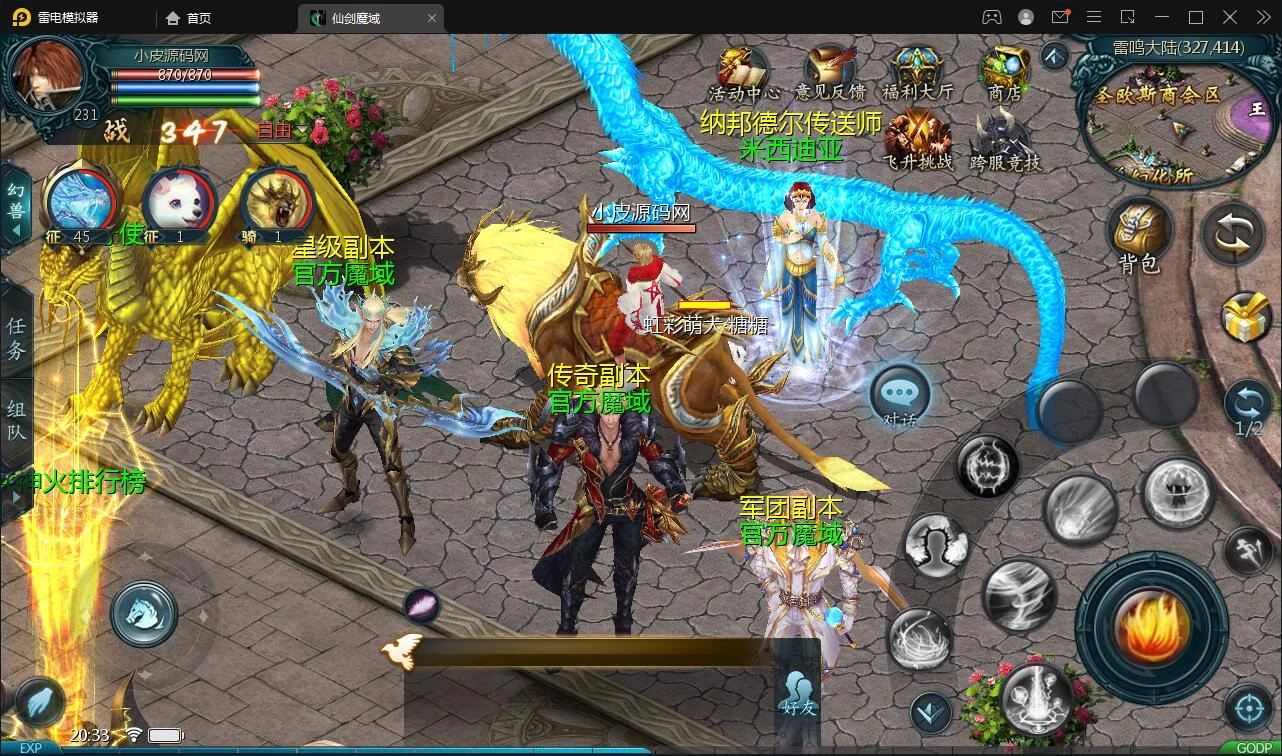Enter the 飞升挑战 challenge

click(x=917, y=137)
